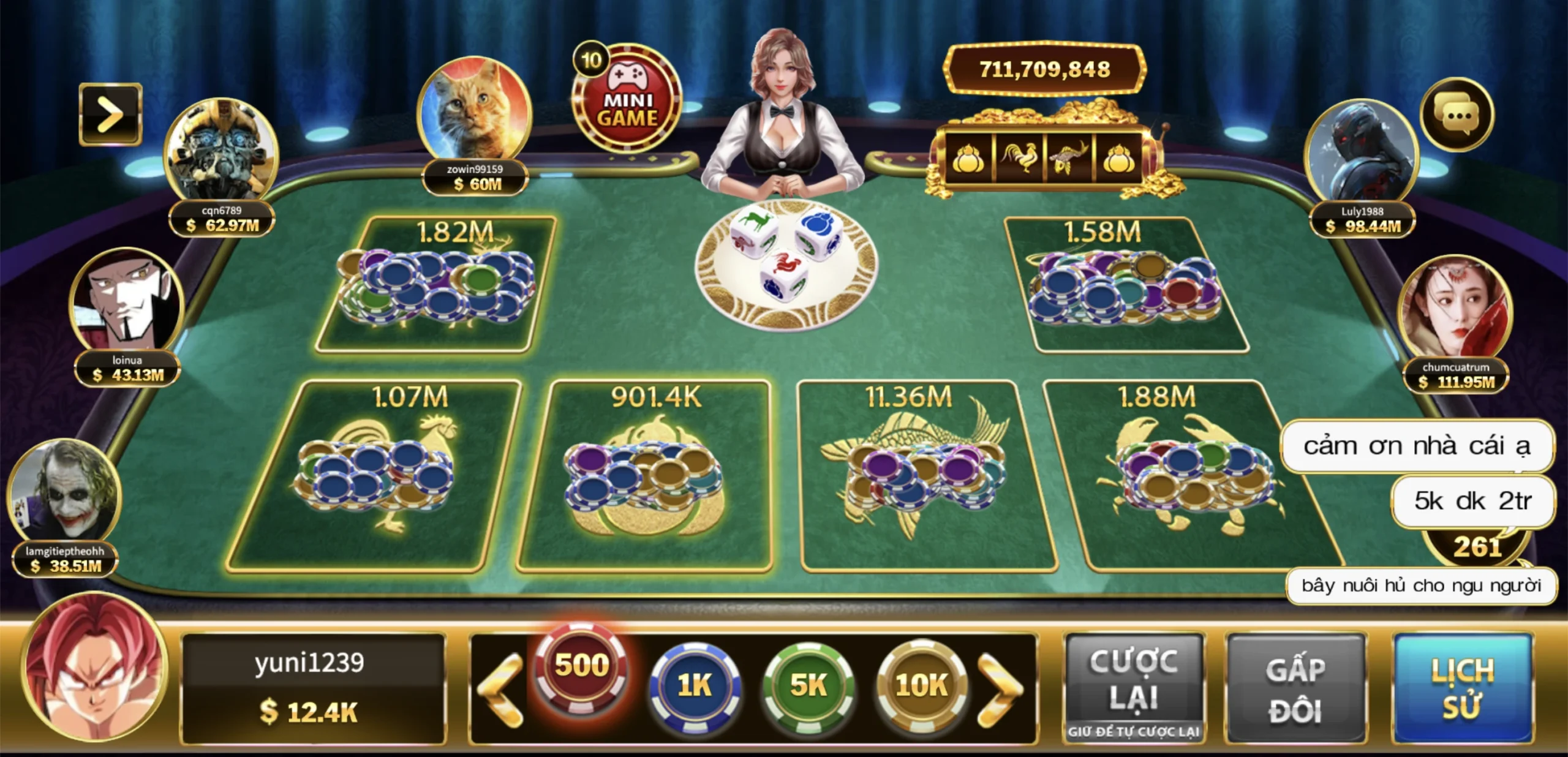Bet on the shrimp tile showing 1.58M
The image size is (1568, 757).
pos(1127,285)
